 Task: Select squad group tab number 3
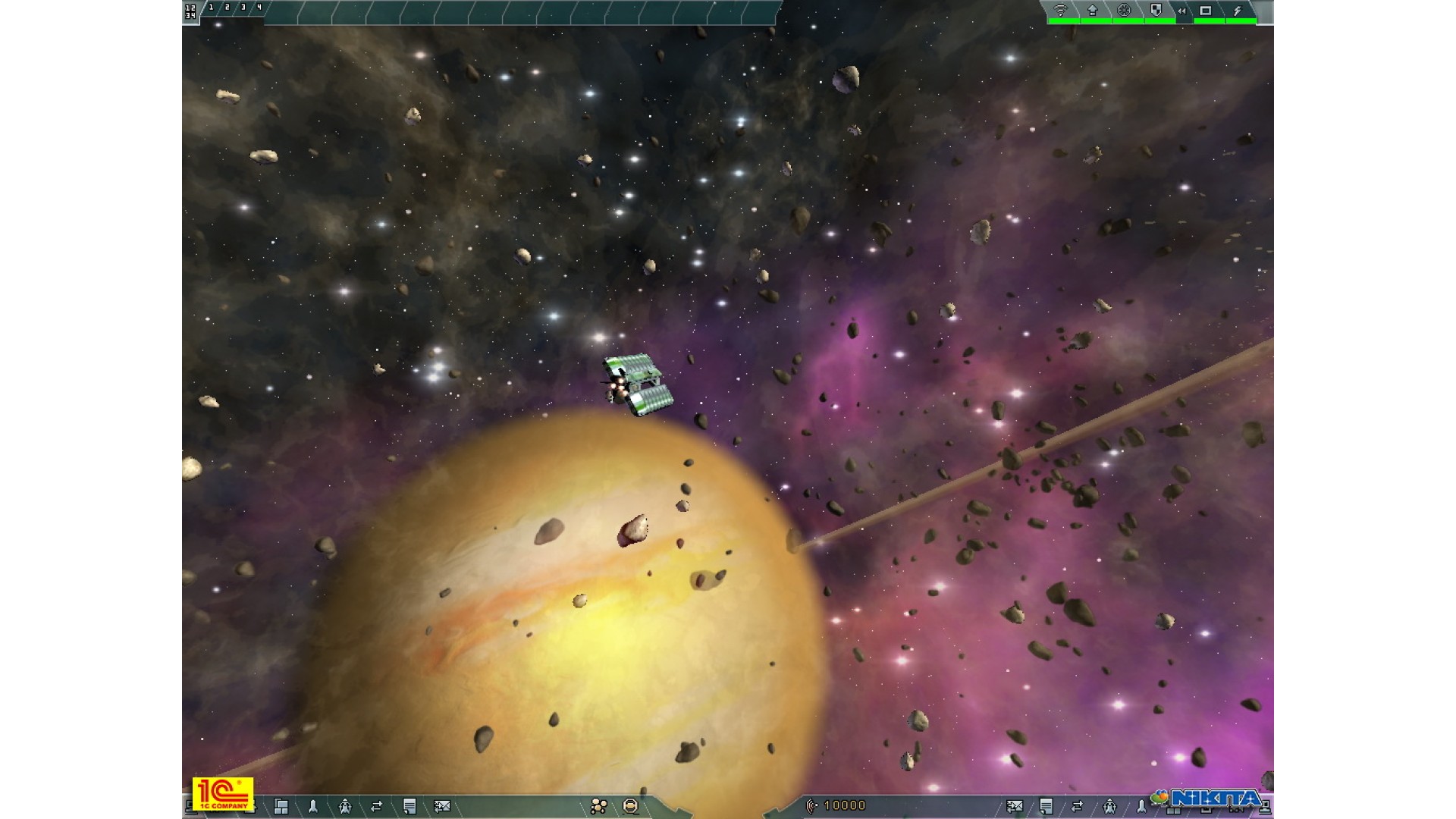click(243, 8)
